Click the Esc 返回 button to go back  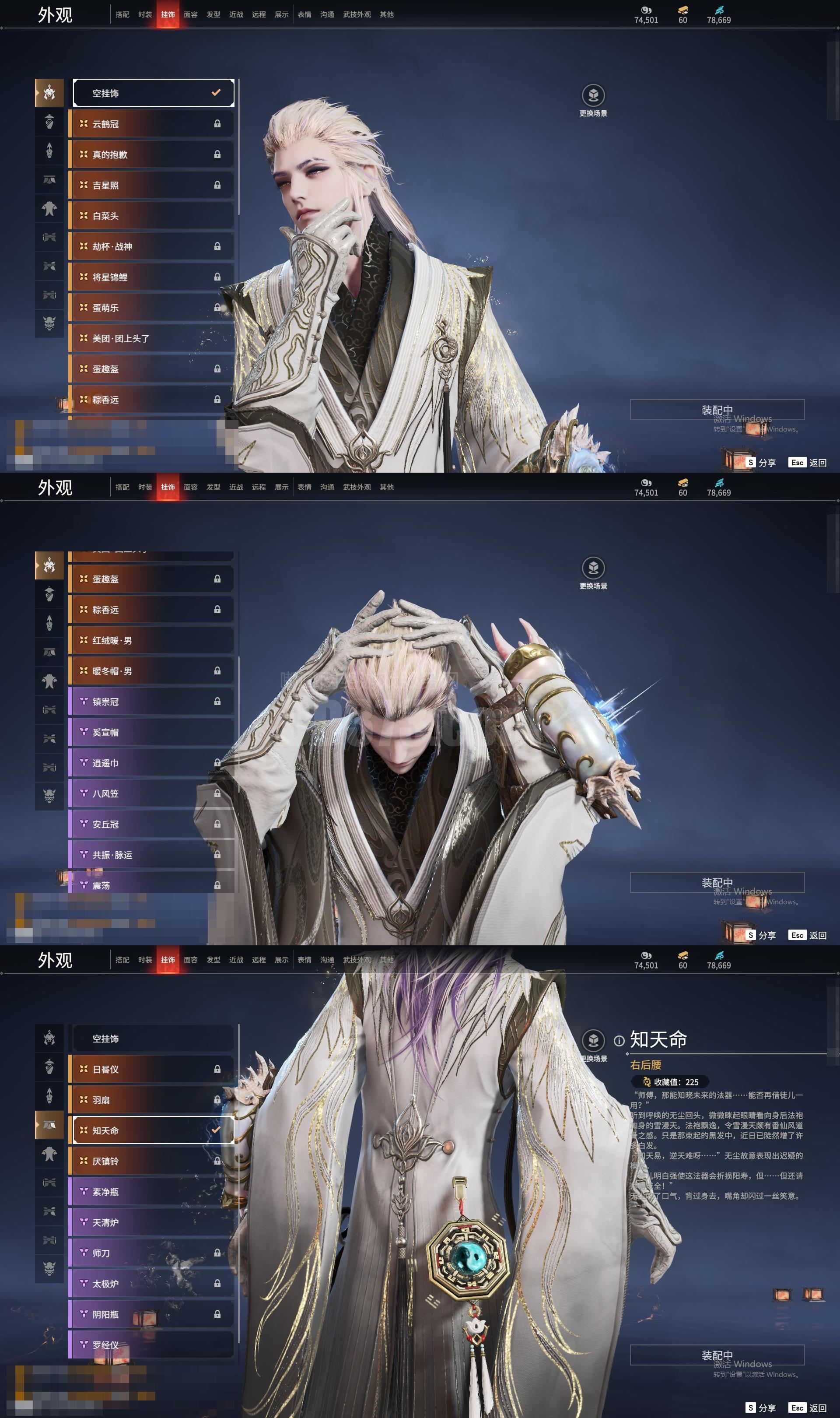click(807, 1408)
